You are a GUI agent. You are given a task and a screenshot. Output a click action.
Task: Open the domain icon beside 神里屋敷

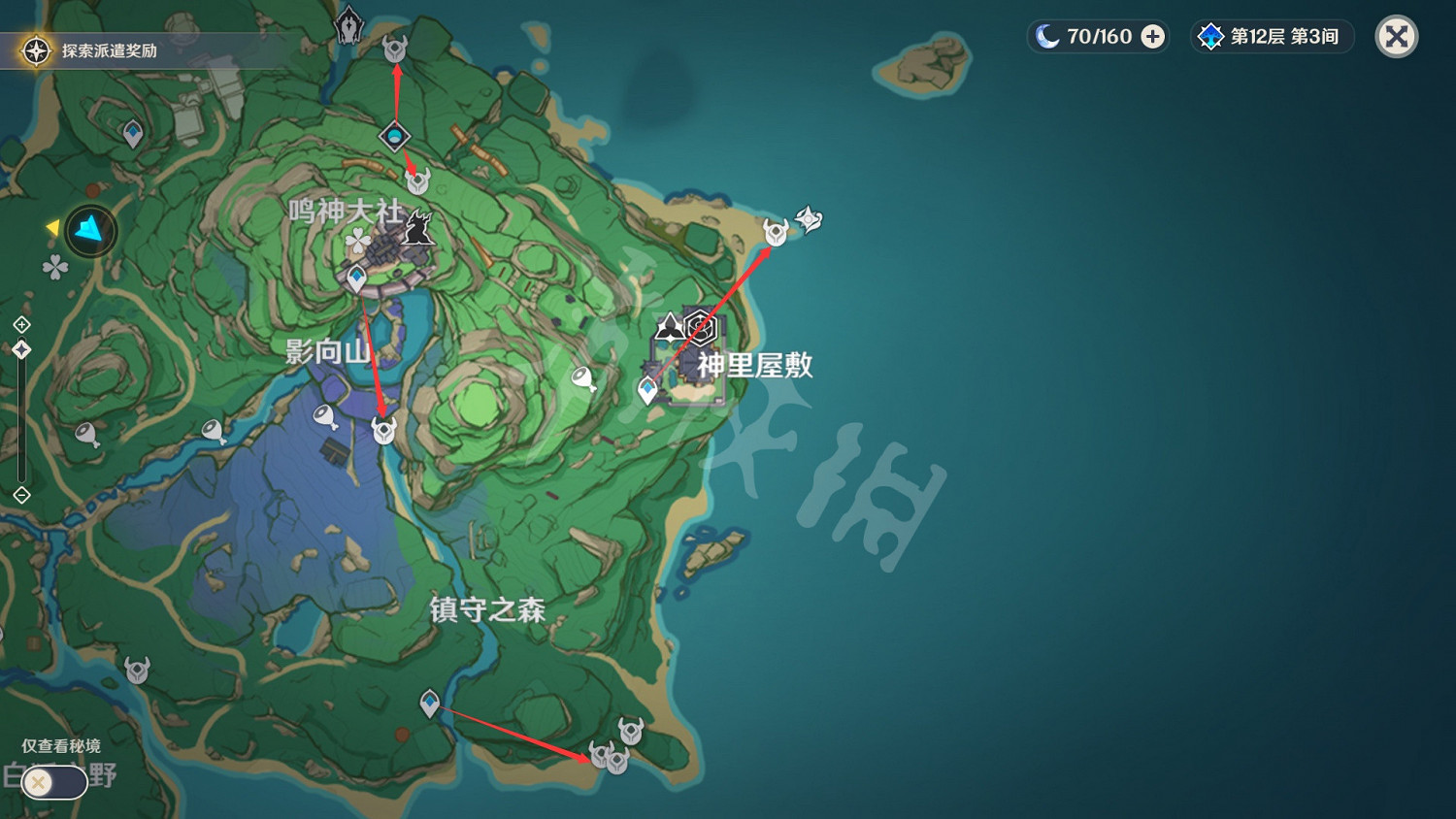pyautogui.click(x=701, y=327)
